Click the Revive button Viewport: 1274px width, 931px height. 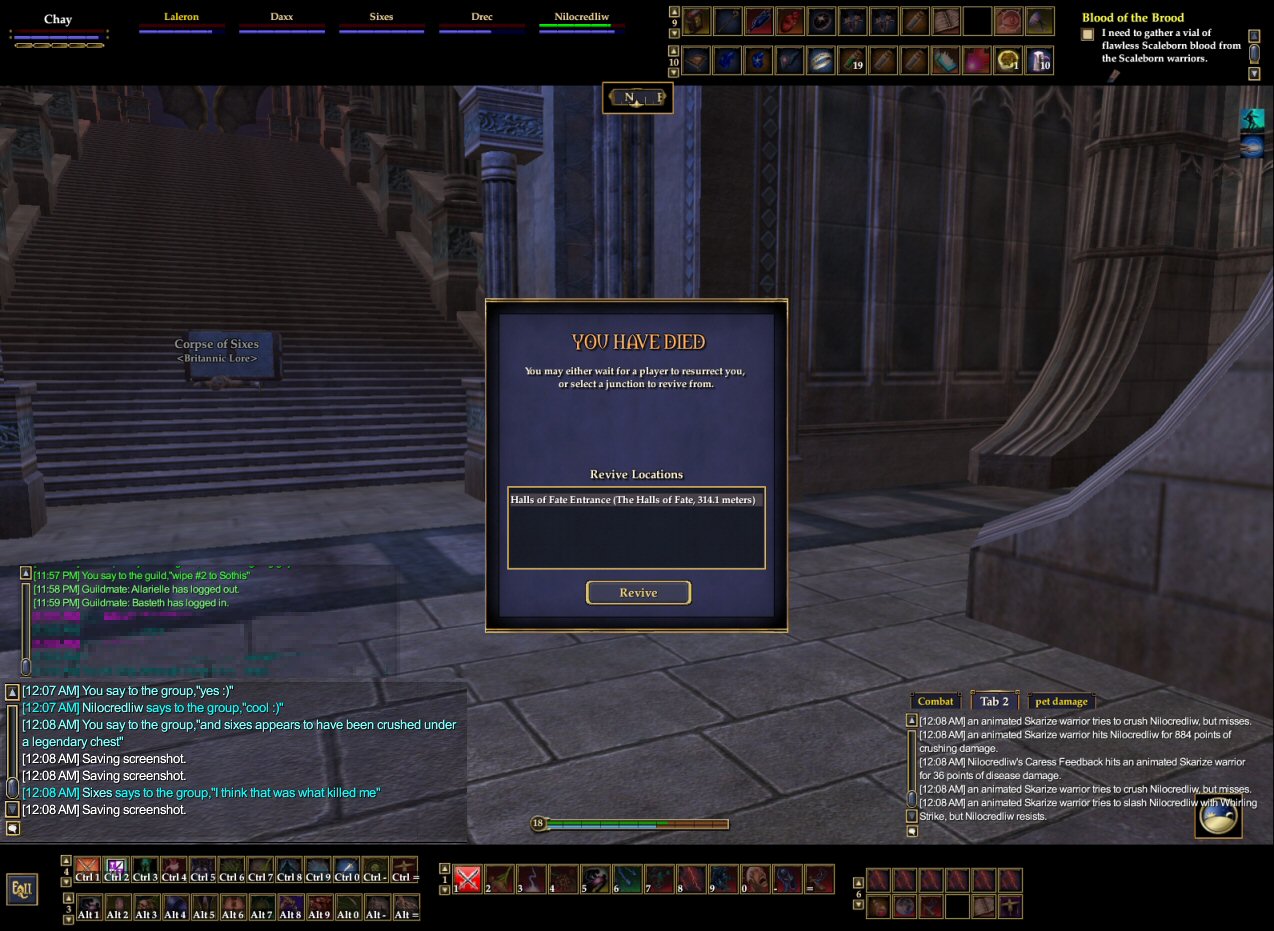(x=638, y=593)
